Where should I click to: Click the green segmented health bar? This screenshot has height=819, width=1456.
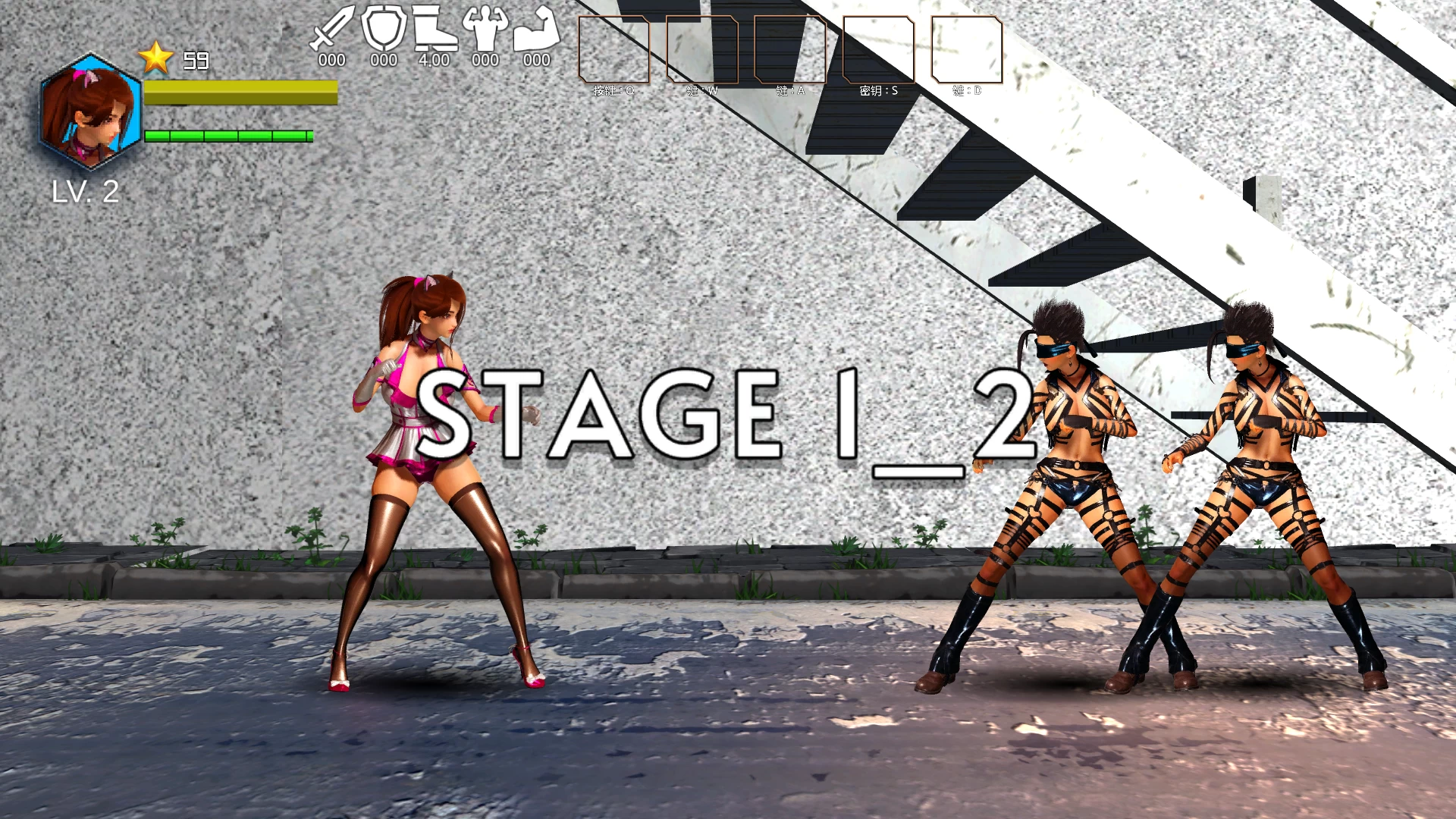click(227, 136)
